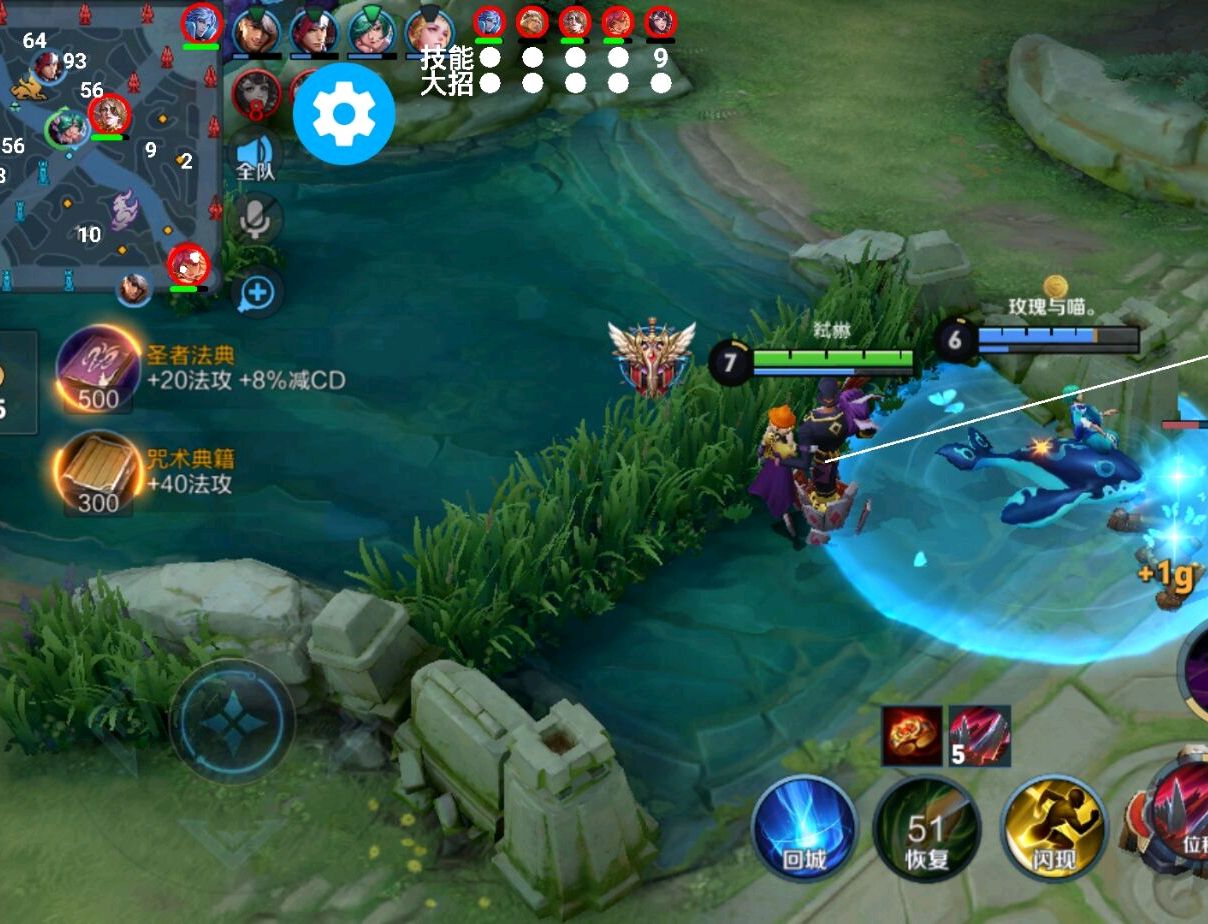Viewport: 1208px width, 924px height.
Task: Use the 恢复 heal skill
Action: 926,827
